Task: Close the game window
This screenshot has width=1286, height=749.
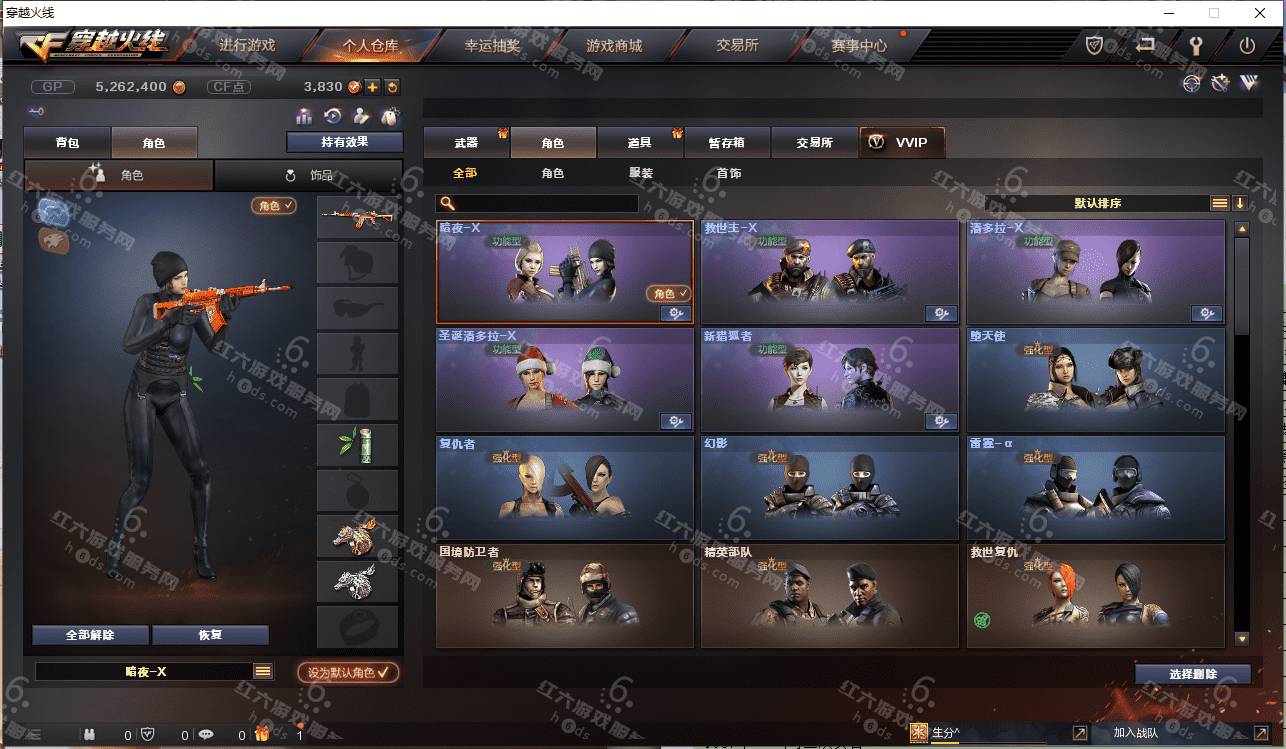Action: (x=1259, y=13)
